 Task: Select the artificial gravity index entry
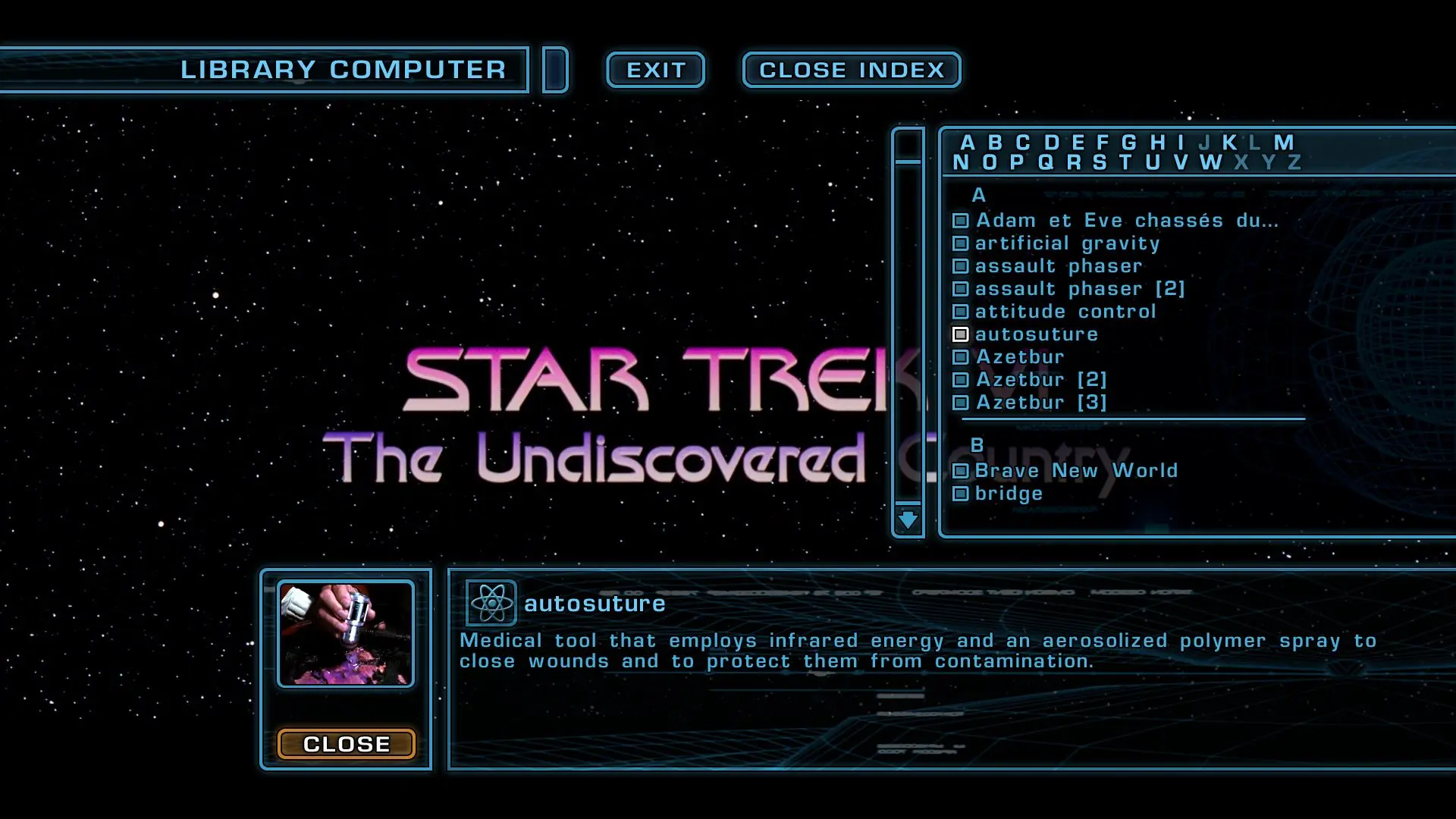point(1067,243)
